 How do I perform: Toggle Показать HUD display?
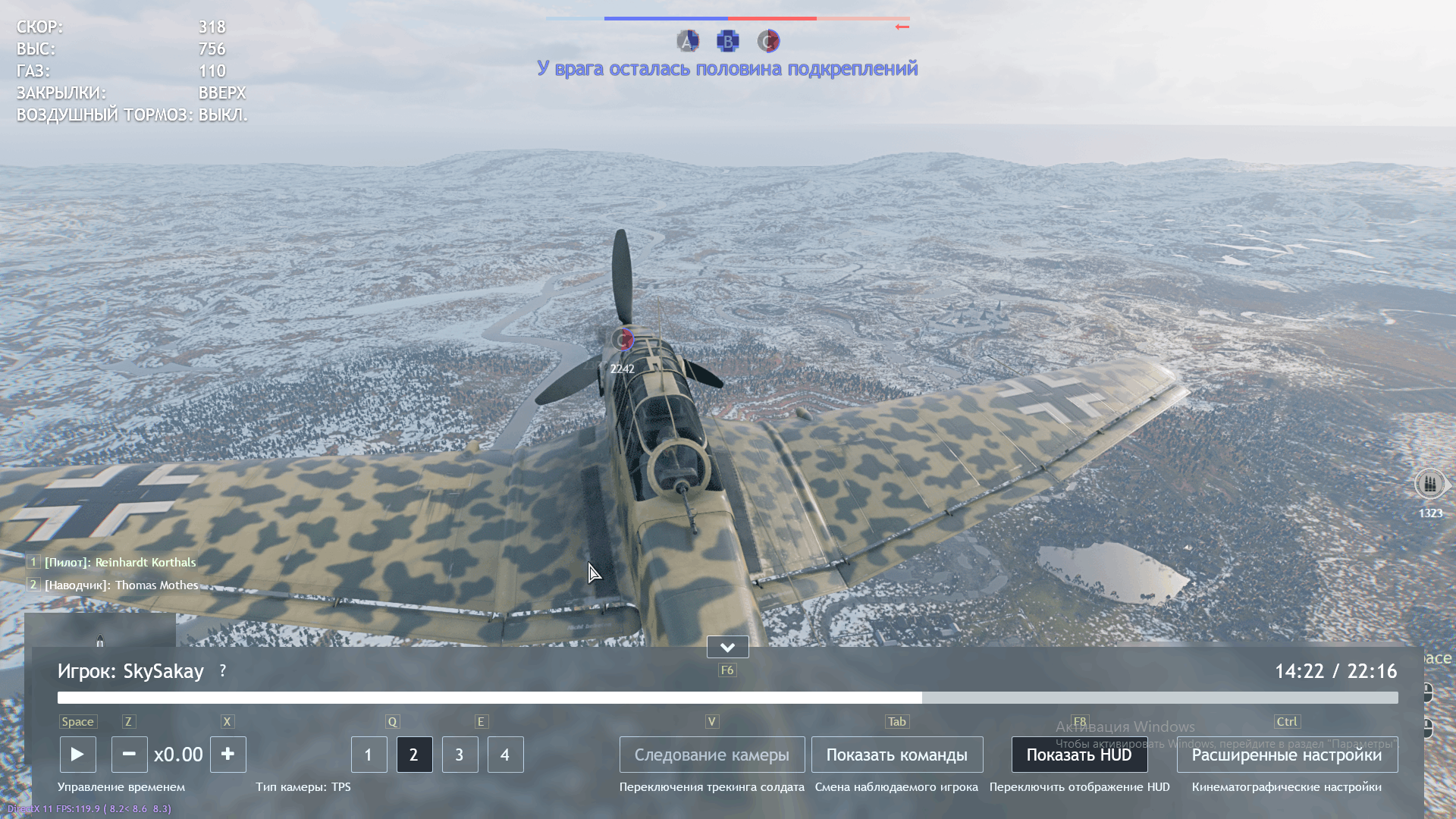[x=1078, y=755]
